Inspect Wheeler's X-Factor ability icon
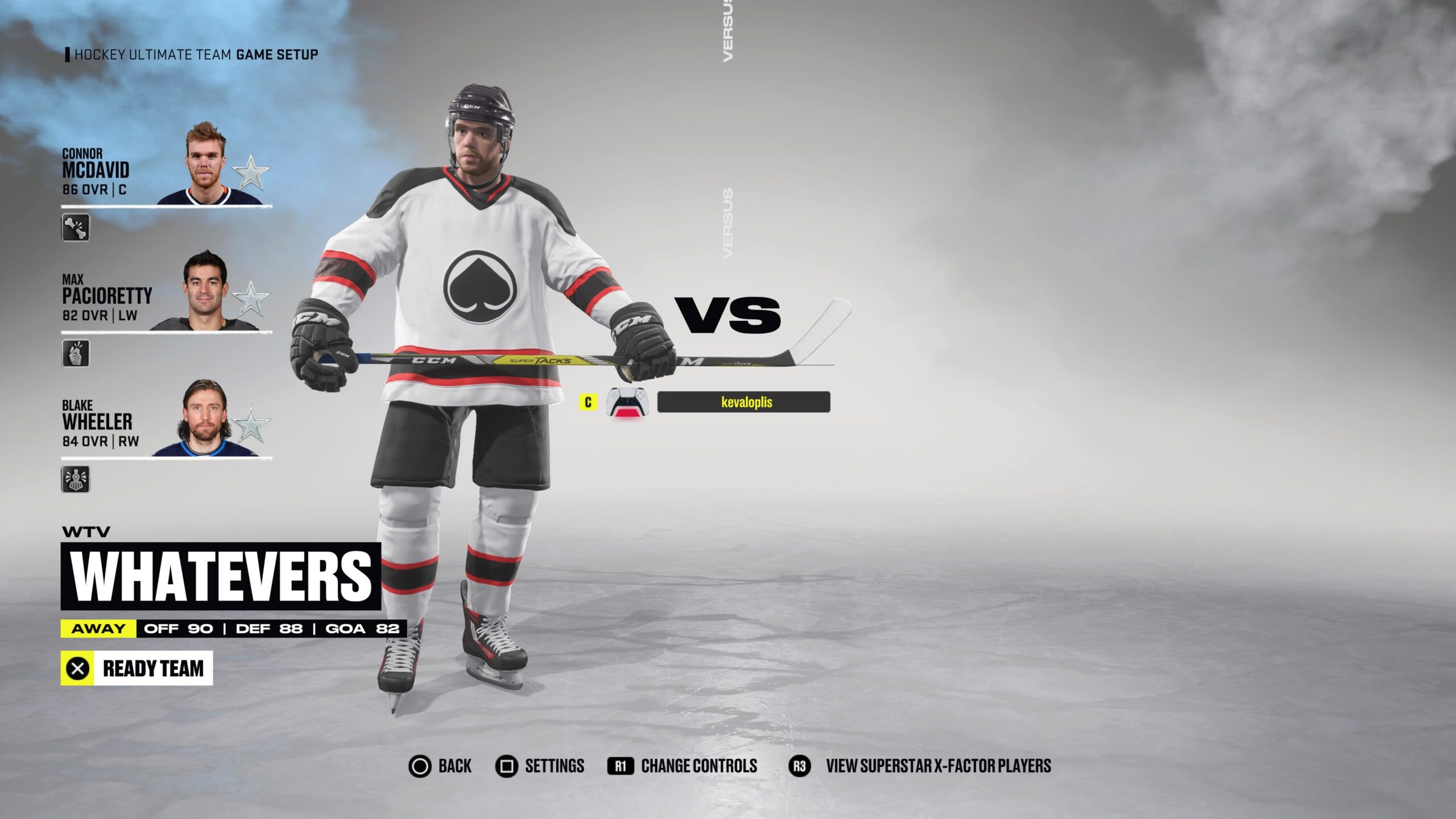The width and height of the screenshot is (1456, 819). [76, 479]
